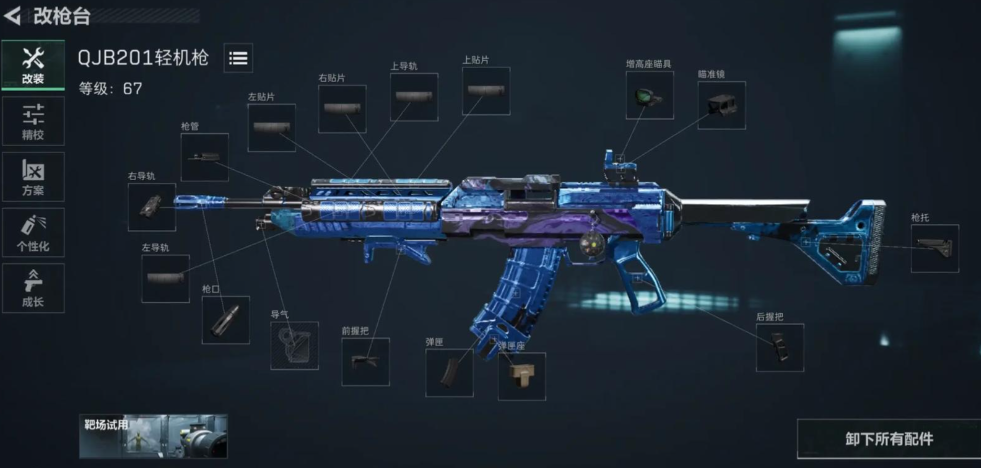981x468 pixels.
Task: Select the 瞄准镜 scope slot
Action: [x=721, y=105]
